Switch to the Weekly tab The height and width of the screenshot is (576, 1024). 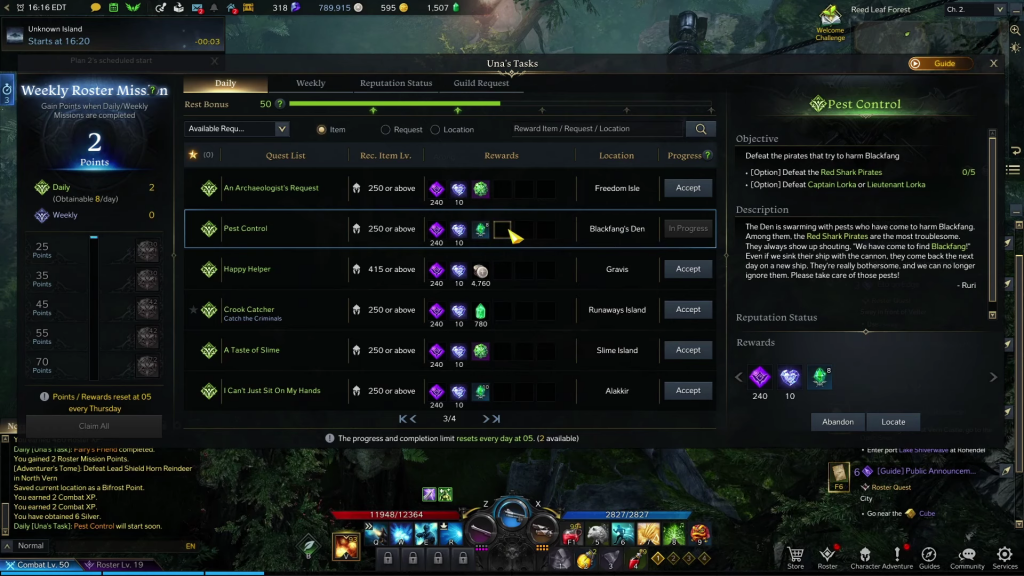tap(310, 83)
